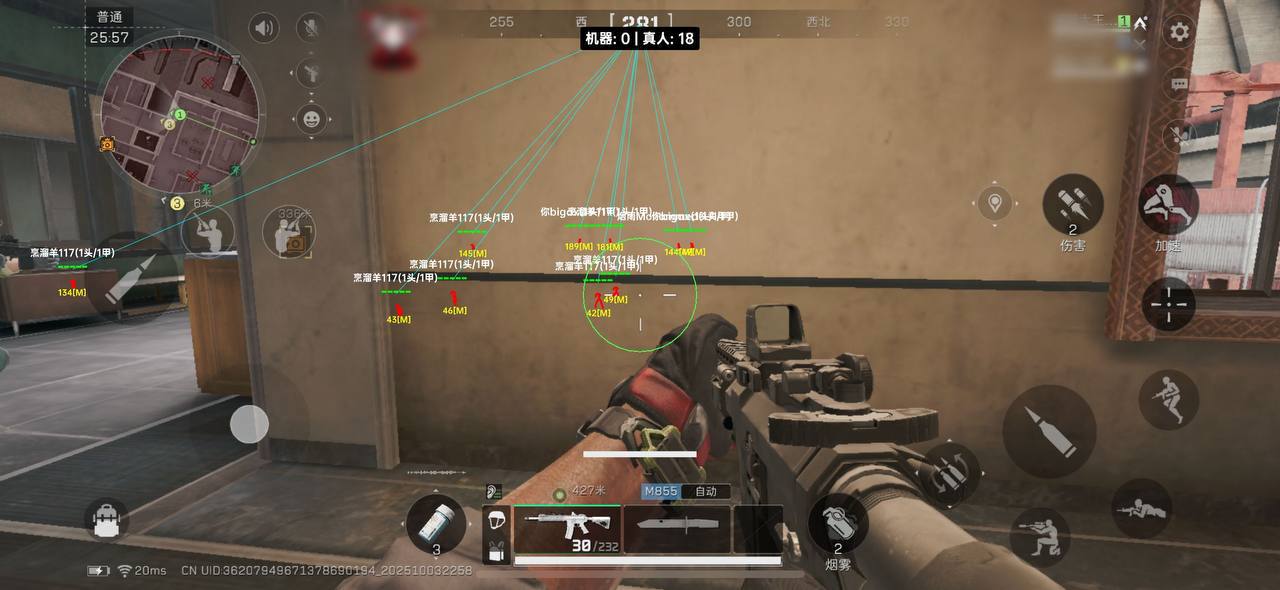Select the assault rifle weapon slot
The image size is (1280, 590).
point(567,529)
